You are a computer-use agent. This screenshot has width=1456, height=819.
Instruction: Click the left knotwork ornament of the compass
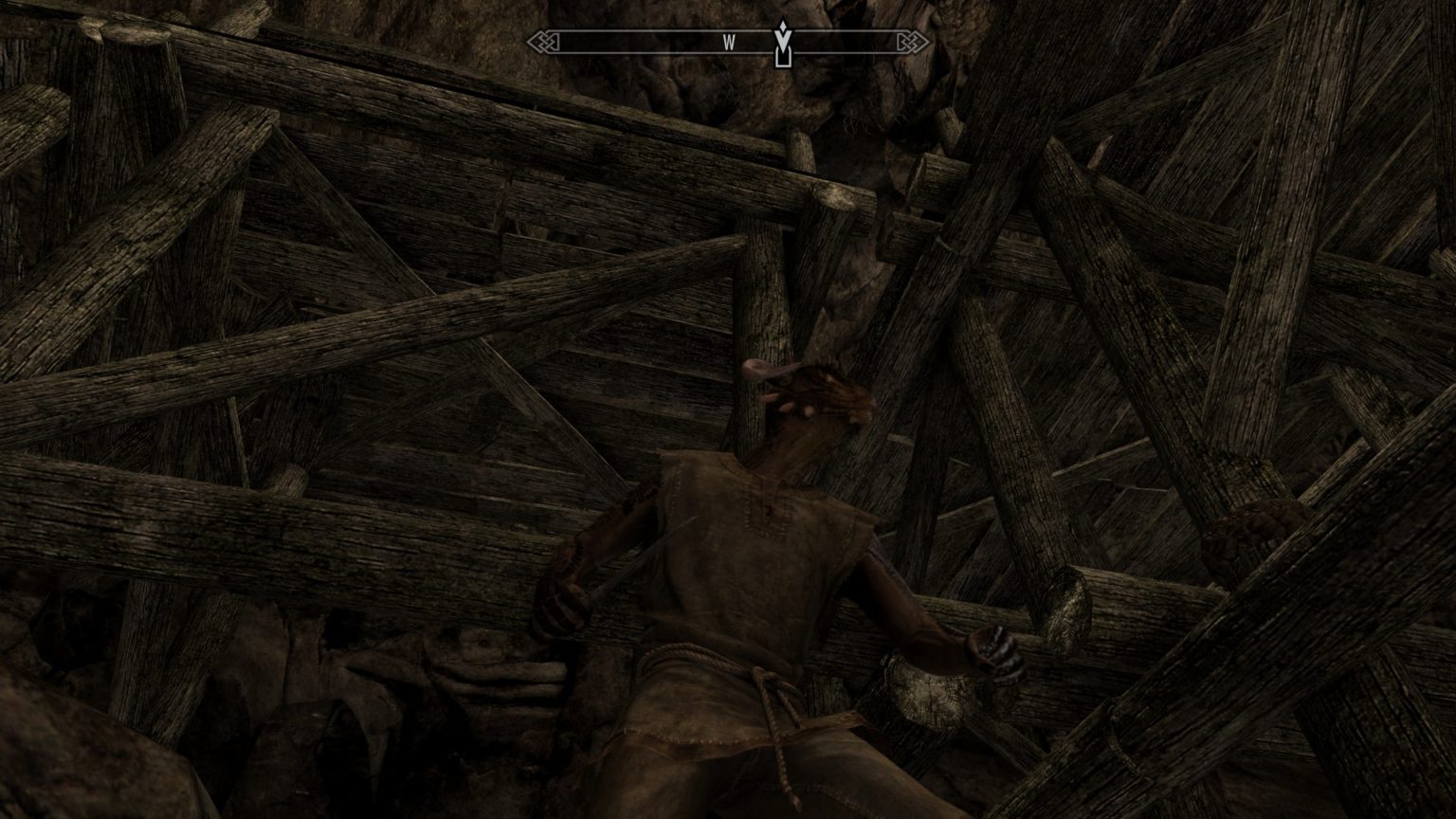pos(542,42)
